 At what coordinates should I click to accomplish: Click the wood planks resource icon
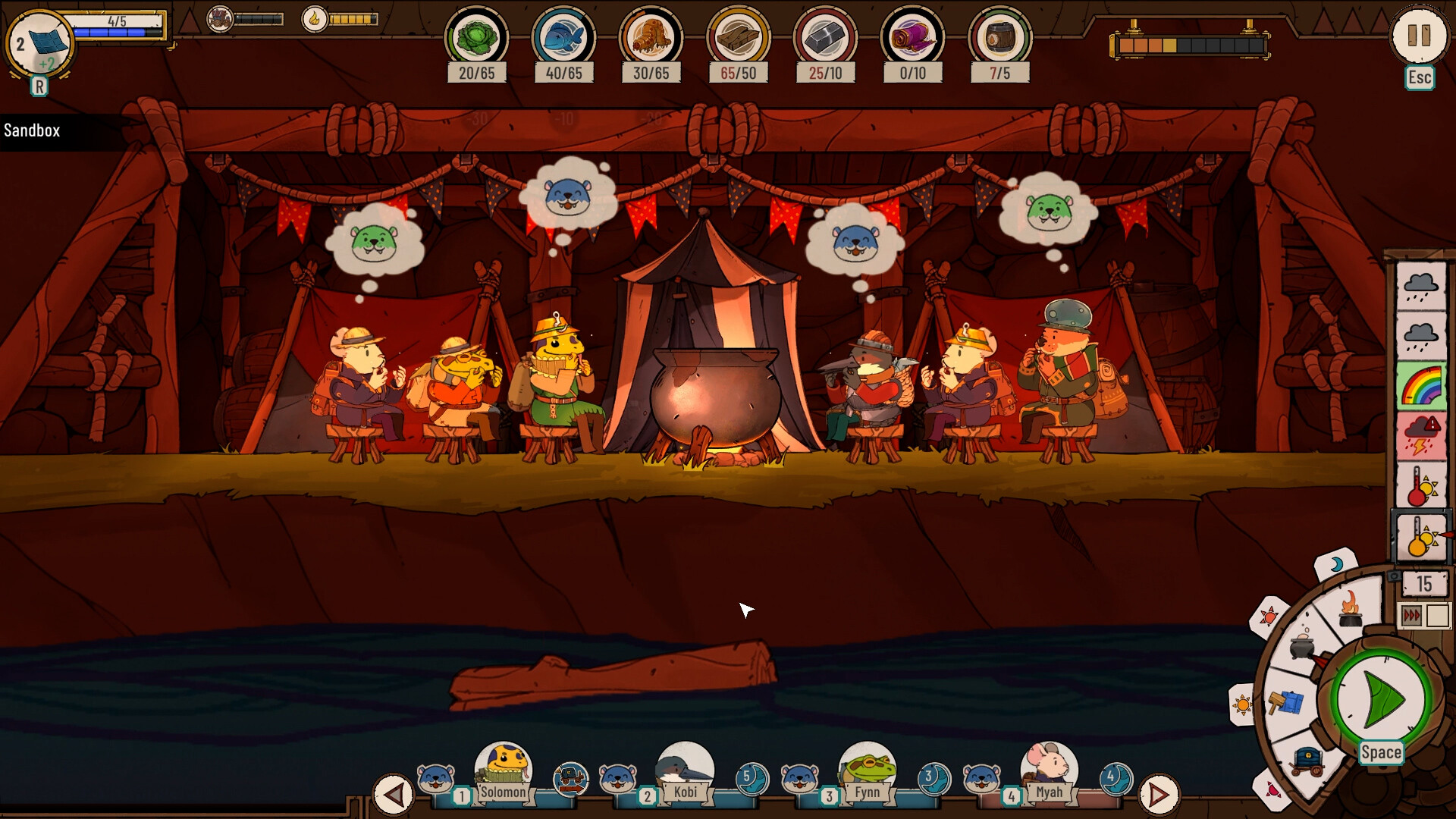click(x=738, y=37)
